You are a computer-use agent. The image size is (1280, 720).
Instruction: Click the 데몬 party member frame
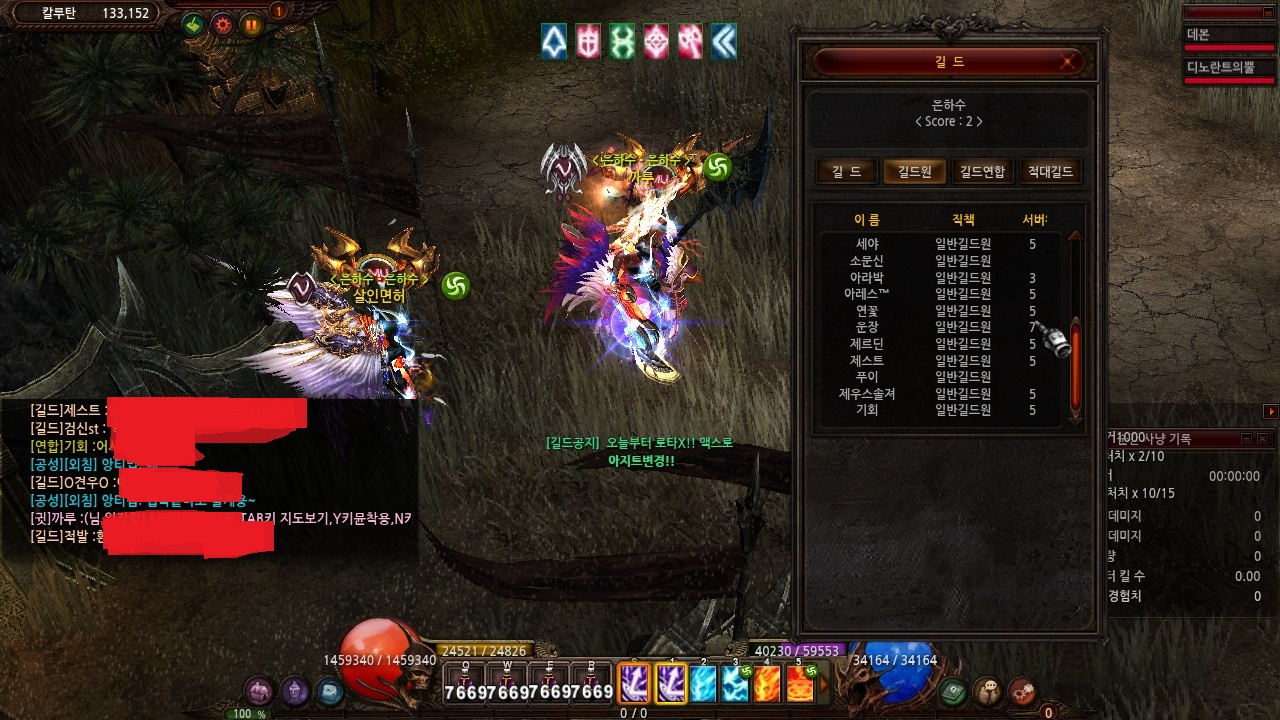[1229, 35]
